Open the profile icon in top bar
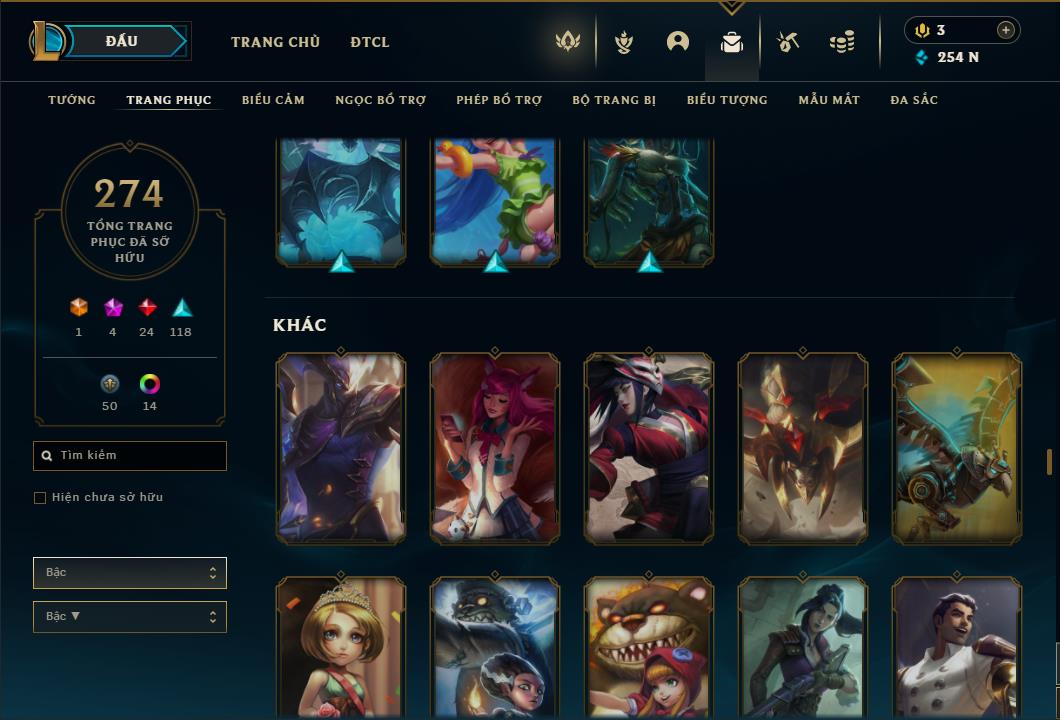The image size is (1060, 720). click(678, 42)
